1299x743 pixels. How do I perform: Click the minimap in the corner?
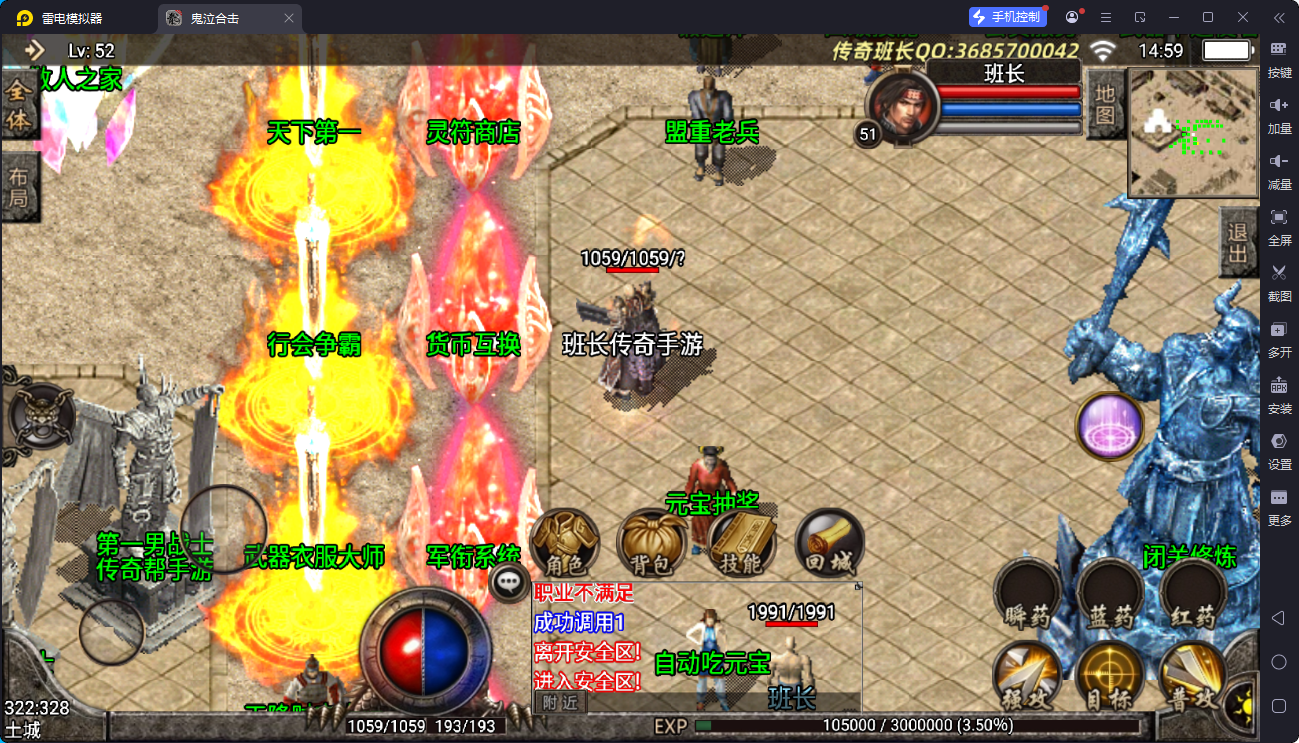[1193, 132]
